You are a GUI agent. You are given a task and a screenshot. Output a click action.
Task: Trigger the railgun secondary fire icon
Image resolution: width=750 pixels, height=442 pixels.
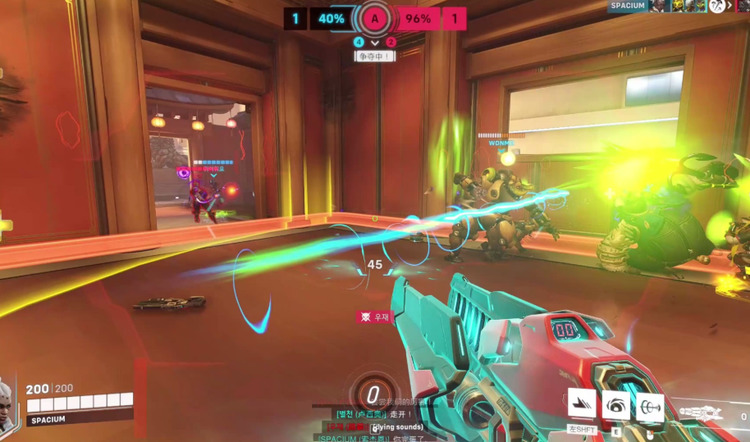[x=651, y=404]
